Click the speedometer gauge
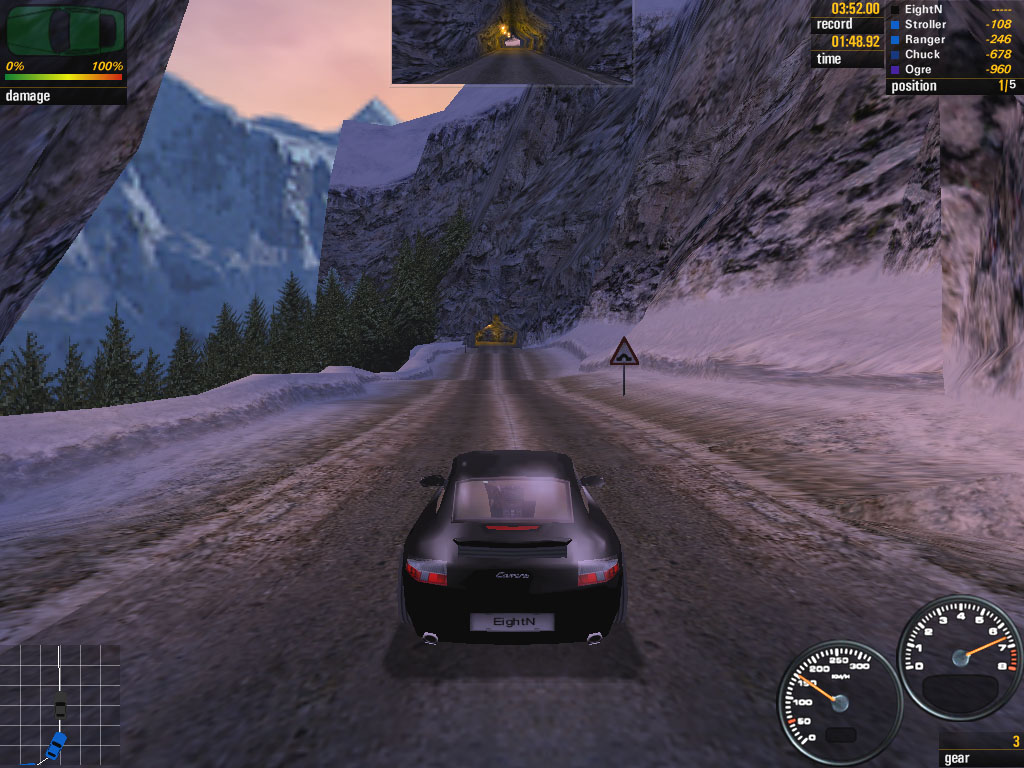Screen dimensions: 1024x768 pos(839,702)
